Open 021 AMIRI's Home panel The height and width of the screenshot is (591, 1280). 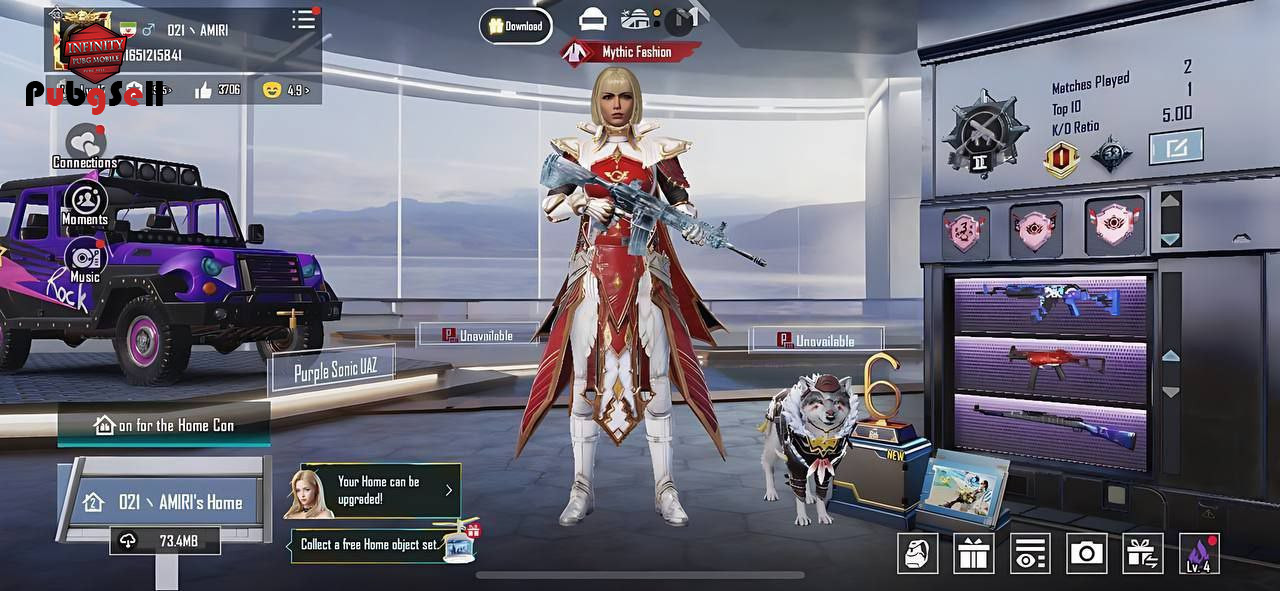(x=165, y=502)
